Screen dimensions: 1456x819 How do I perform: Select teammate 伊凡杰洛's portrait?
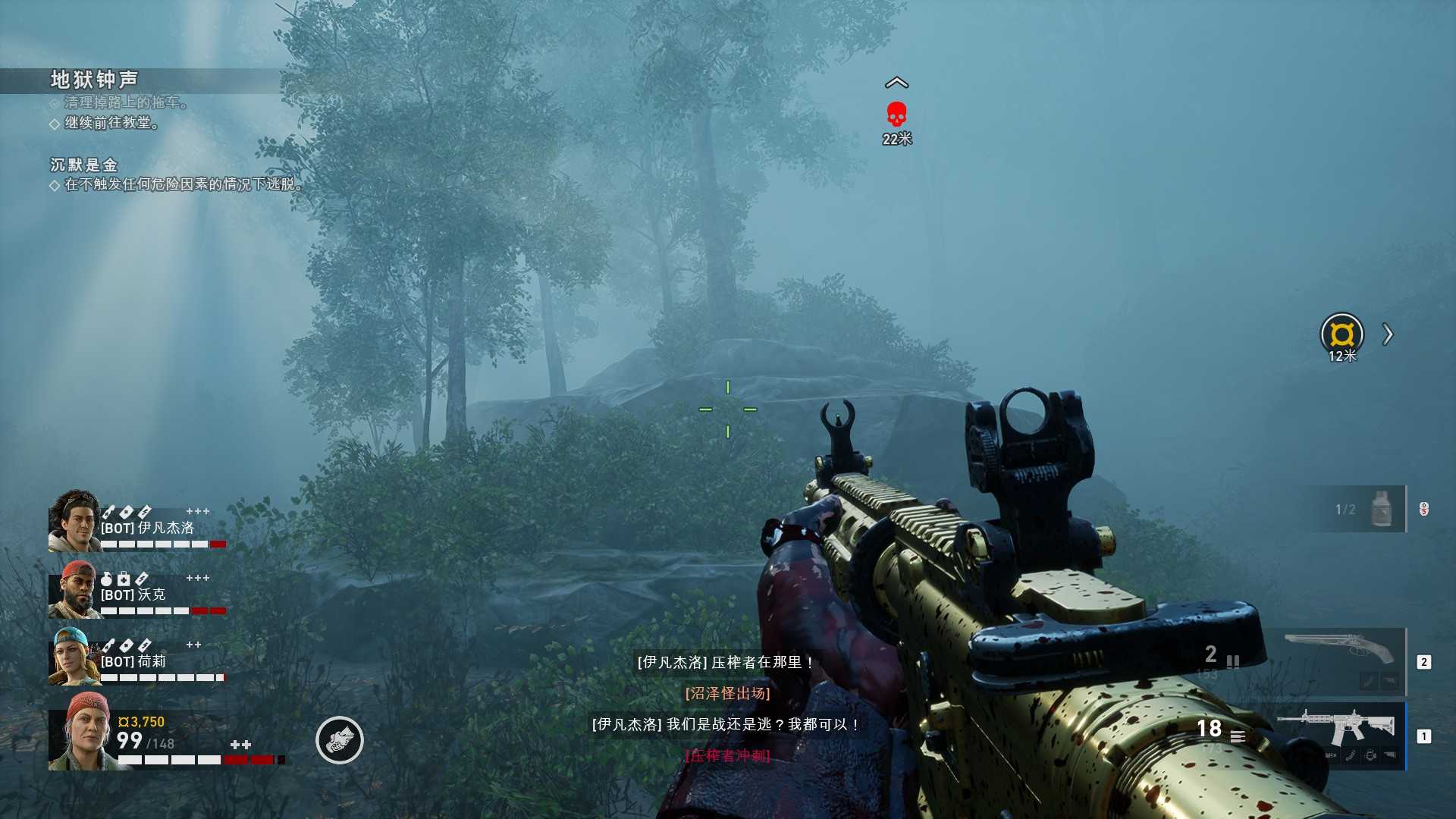click(74, 521)
